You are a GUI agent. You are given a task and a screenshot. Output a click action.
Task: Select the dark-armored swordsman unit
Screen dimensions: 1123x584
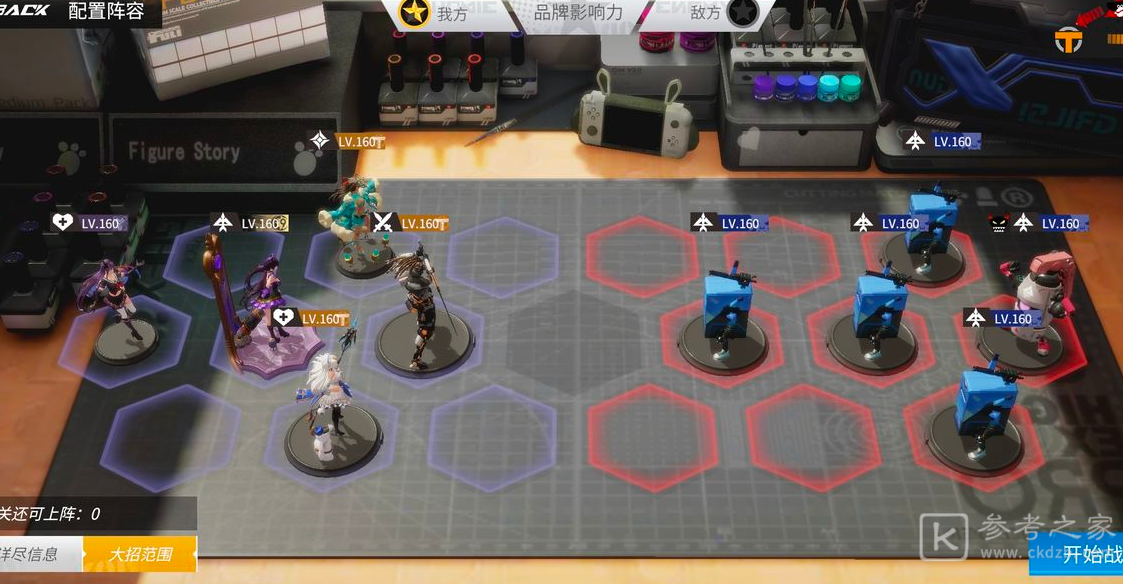(x=422, y=300)
